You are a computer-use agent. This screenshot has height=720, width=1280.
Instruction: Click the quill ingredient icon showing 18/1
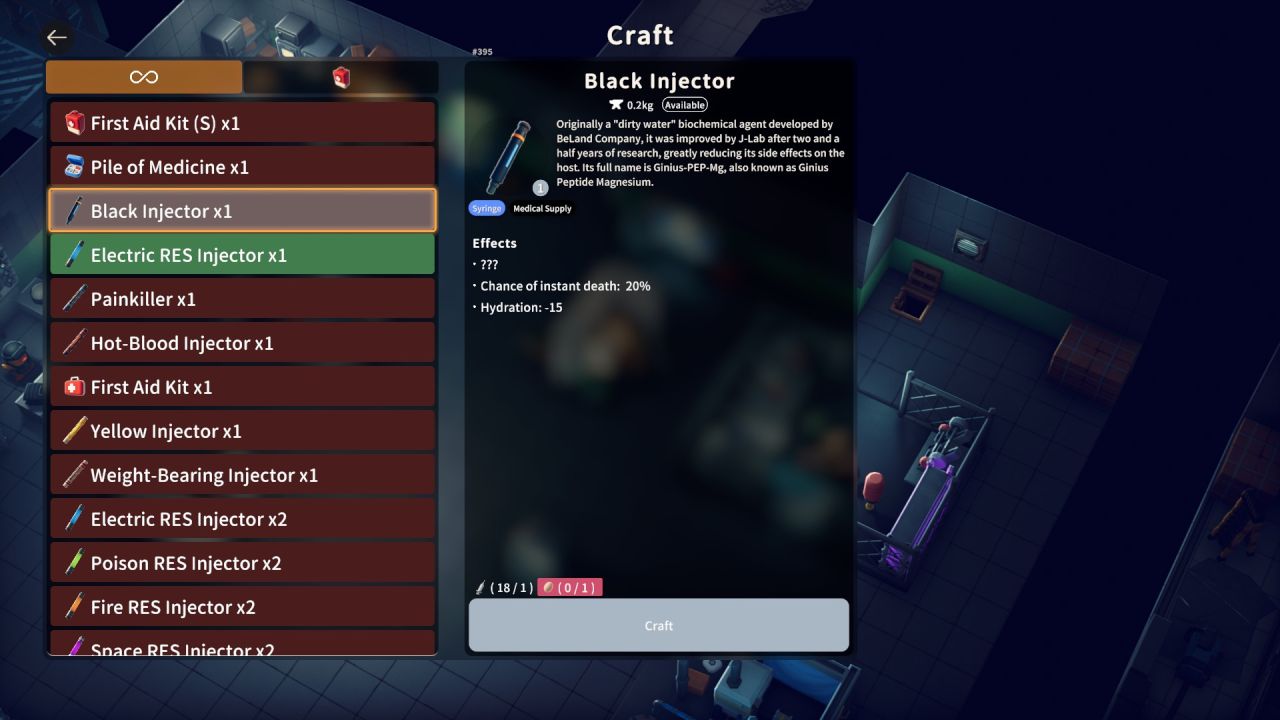point(478,587)
